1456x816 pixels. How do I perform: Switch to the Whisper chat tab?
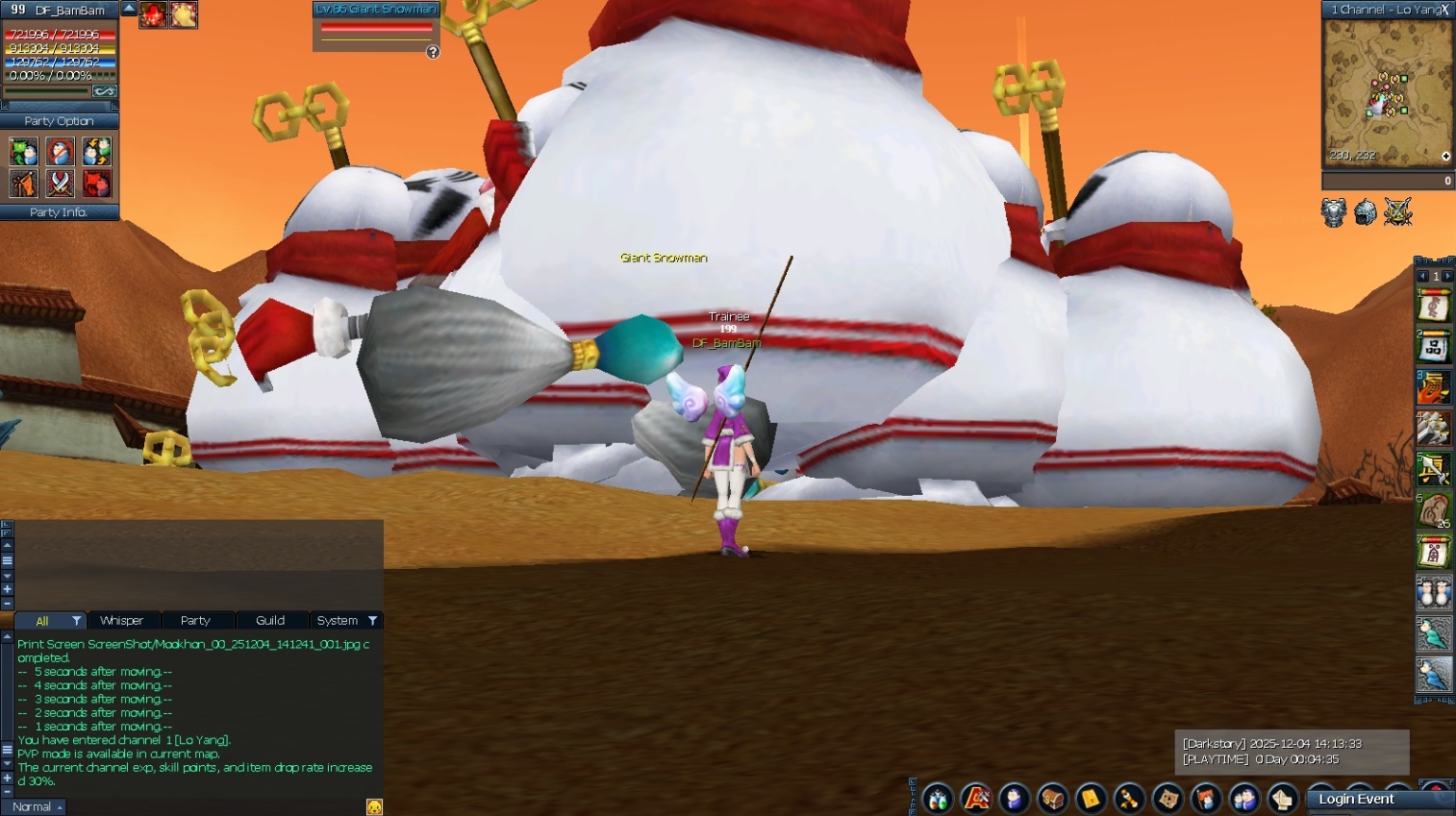click(x=121, y=621)
